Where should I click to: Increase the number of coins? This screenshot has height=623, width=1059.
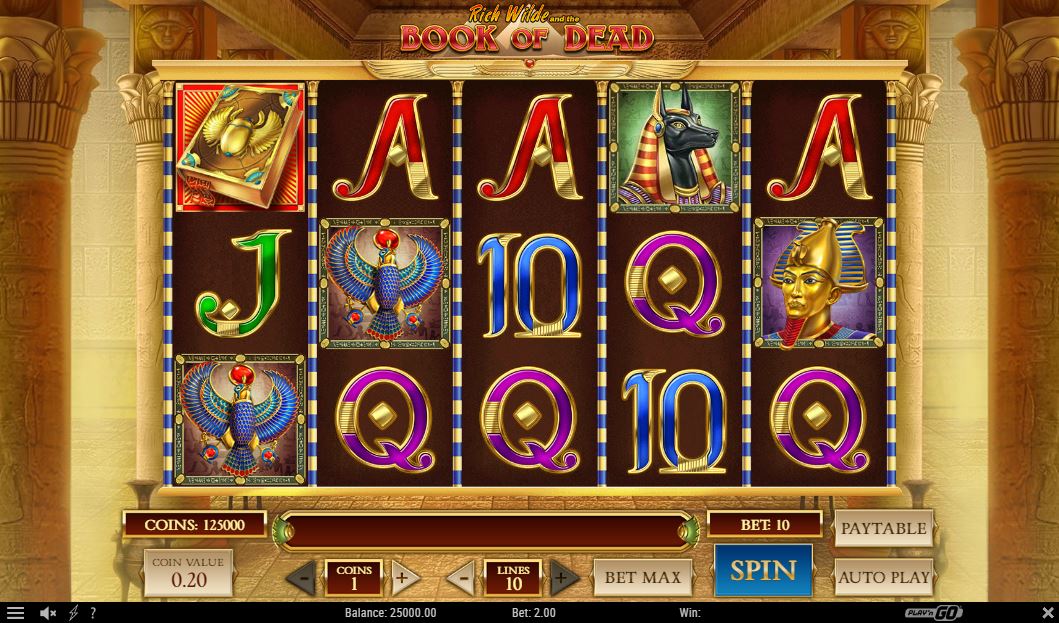[402, 577]
